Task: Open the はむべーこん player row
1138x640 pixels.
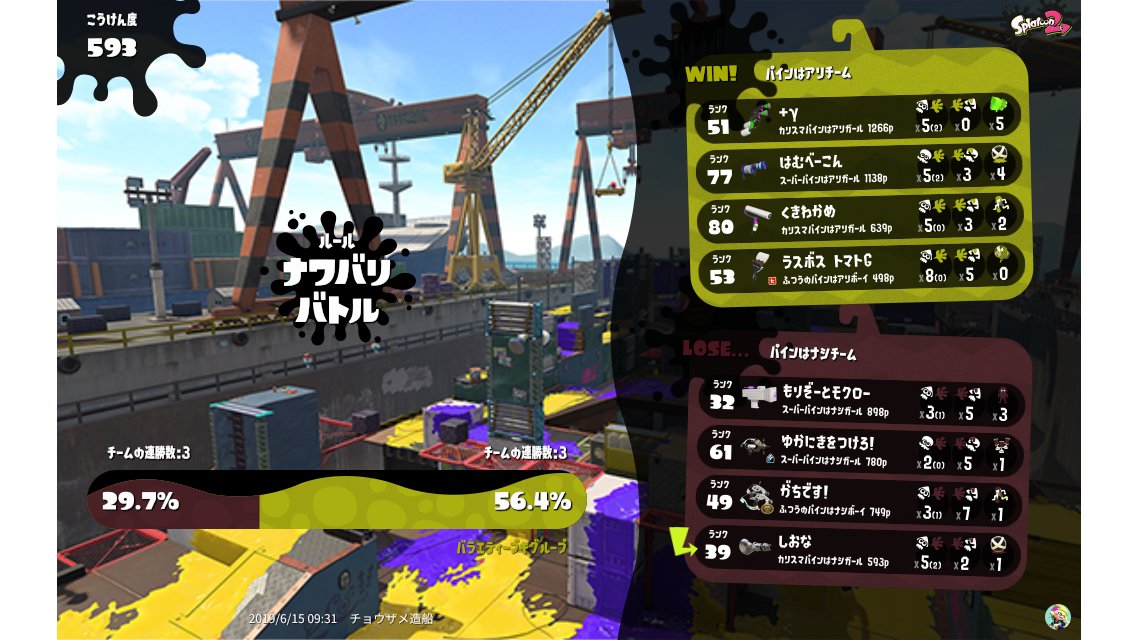Action: click(858, 168)
